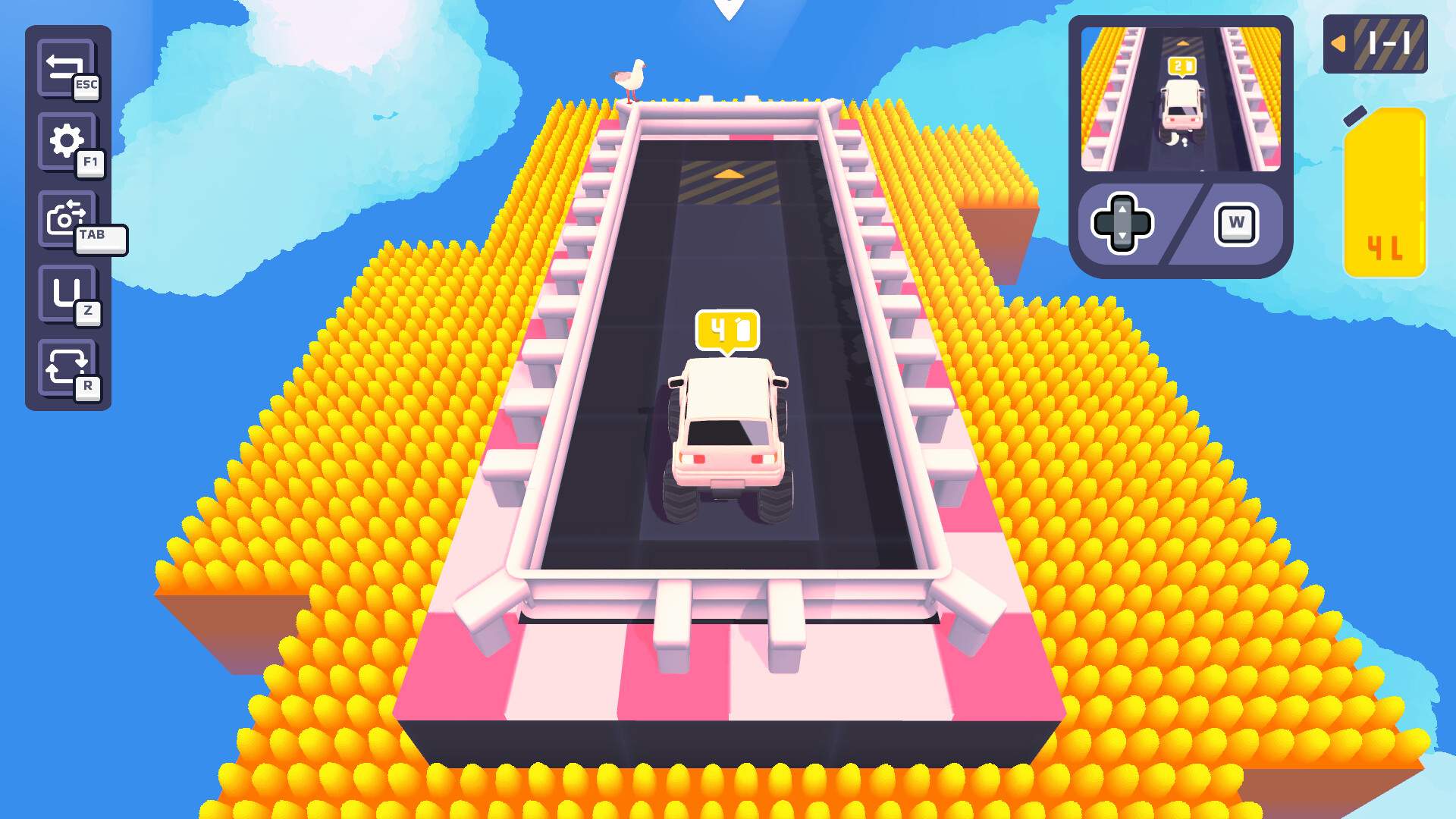Click the D-pad icon in the controls panel
This screenshot has width=1456, height=819.
[x=1122, y=222]
